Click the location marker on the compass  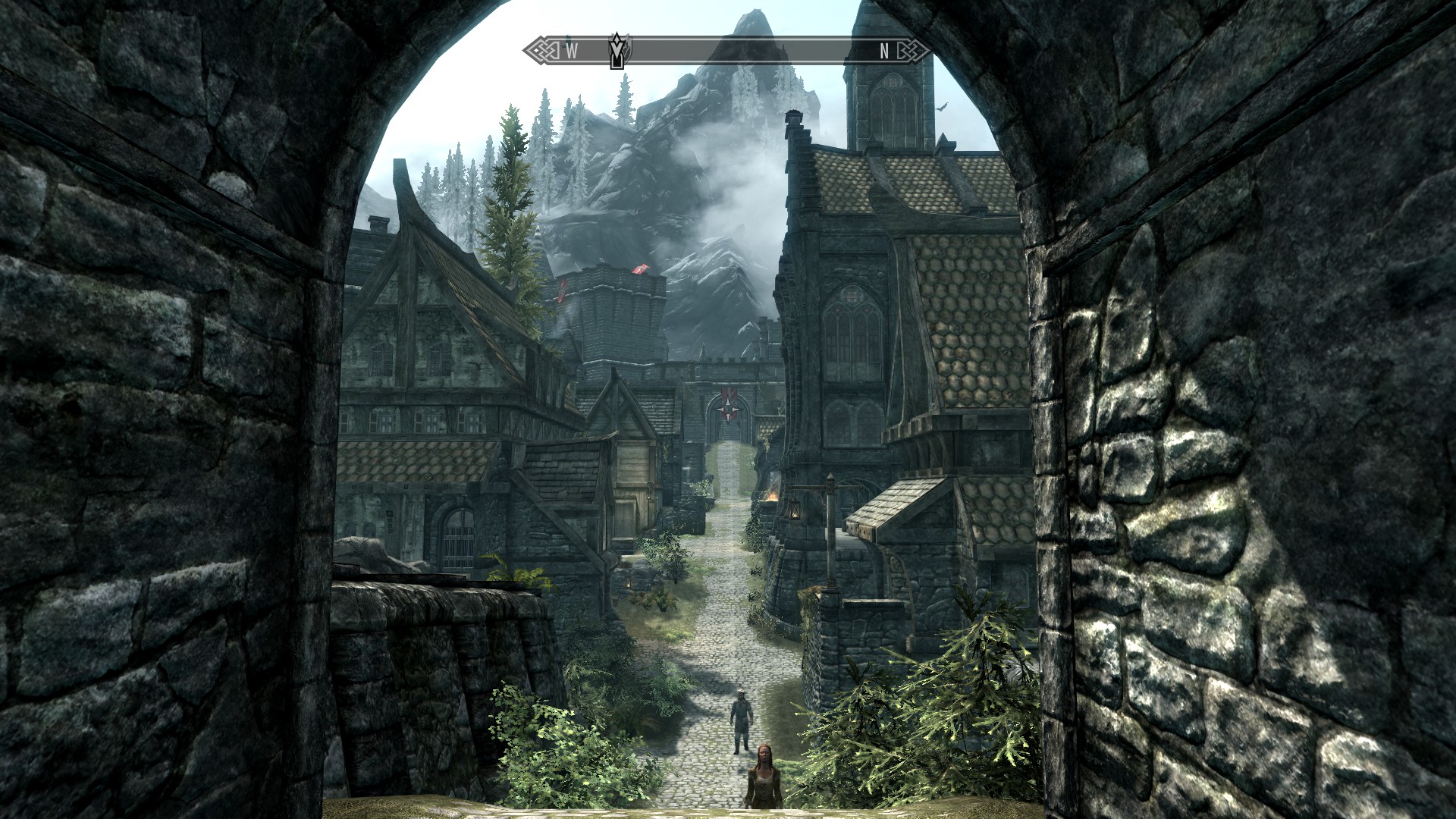619,51
